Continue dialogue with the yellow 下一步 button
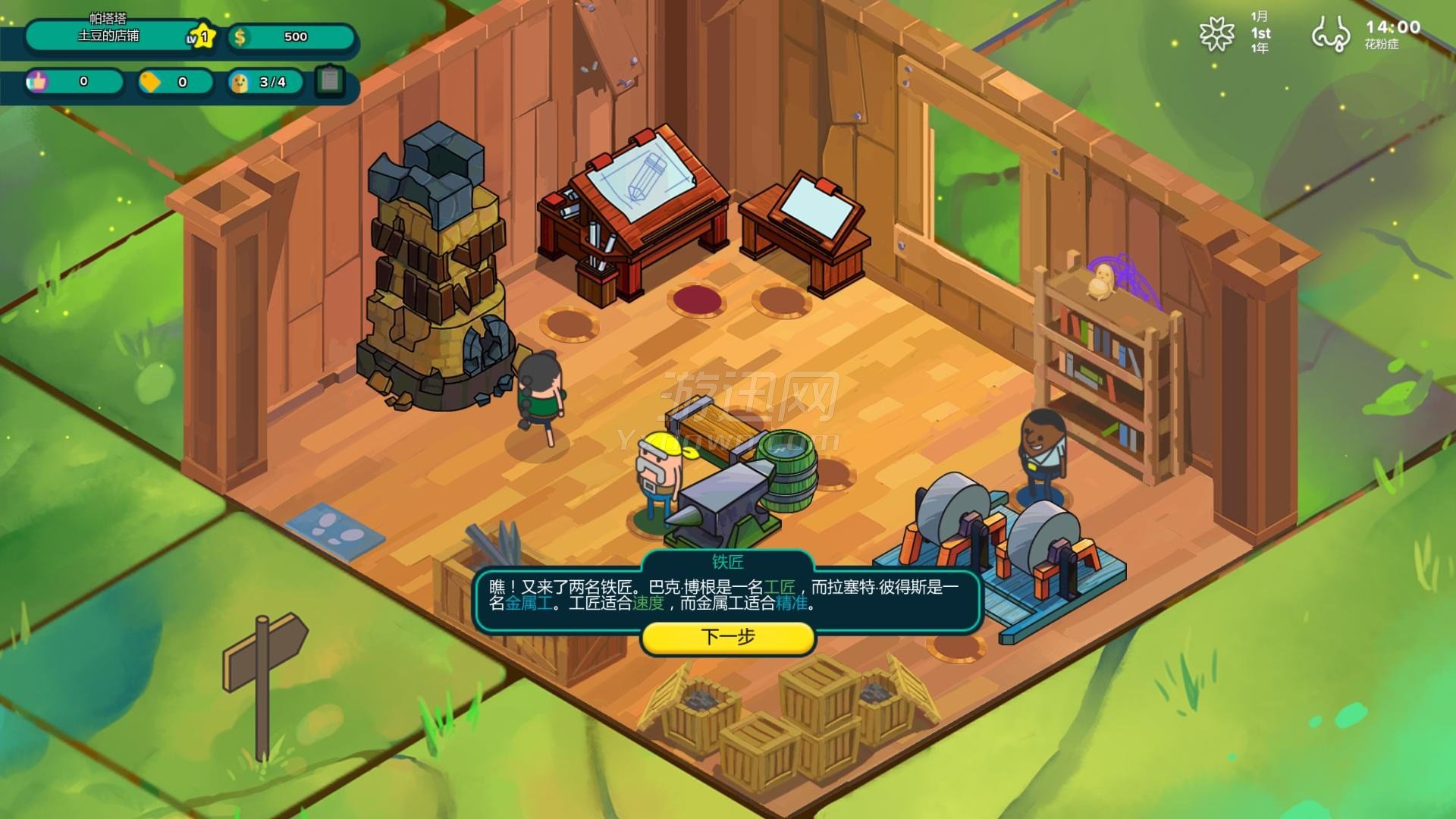 click(728, 637)
